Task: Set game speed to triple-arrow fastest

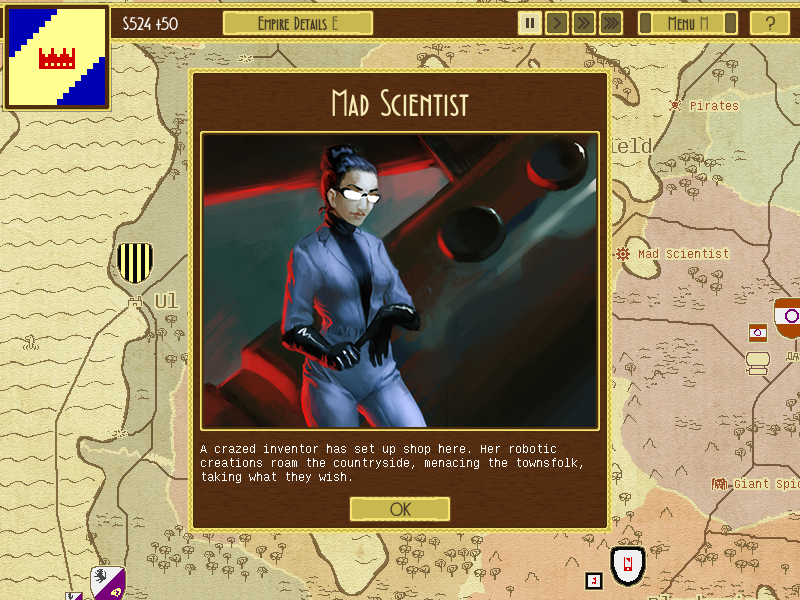Action: point(611,23)
